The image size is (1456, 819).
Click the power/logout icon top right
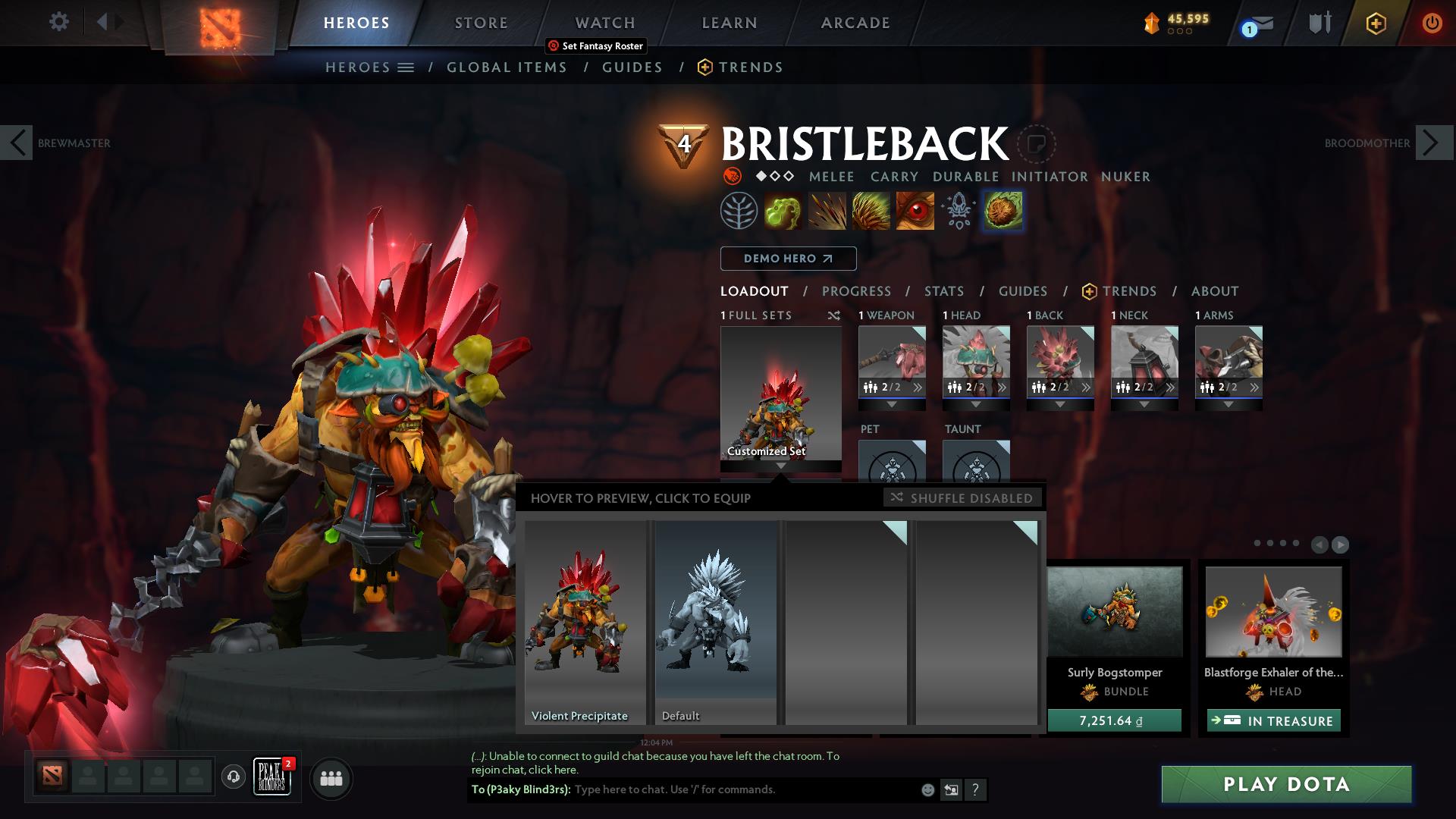pos(1432,24)
